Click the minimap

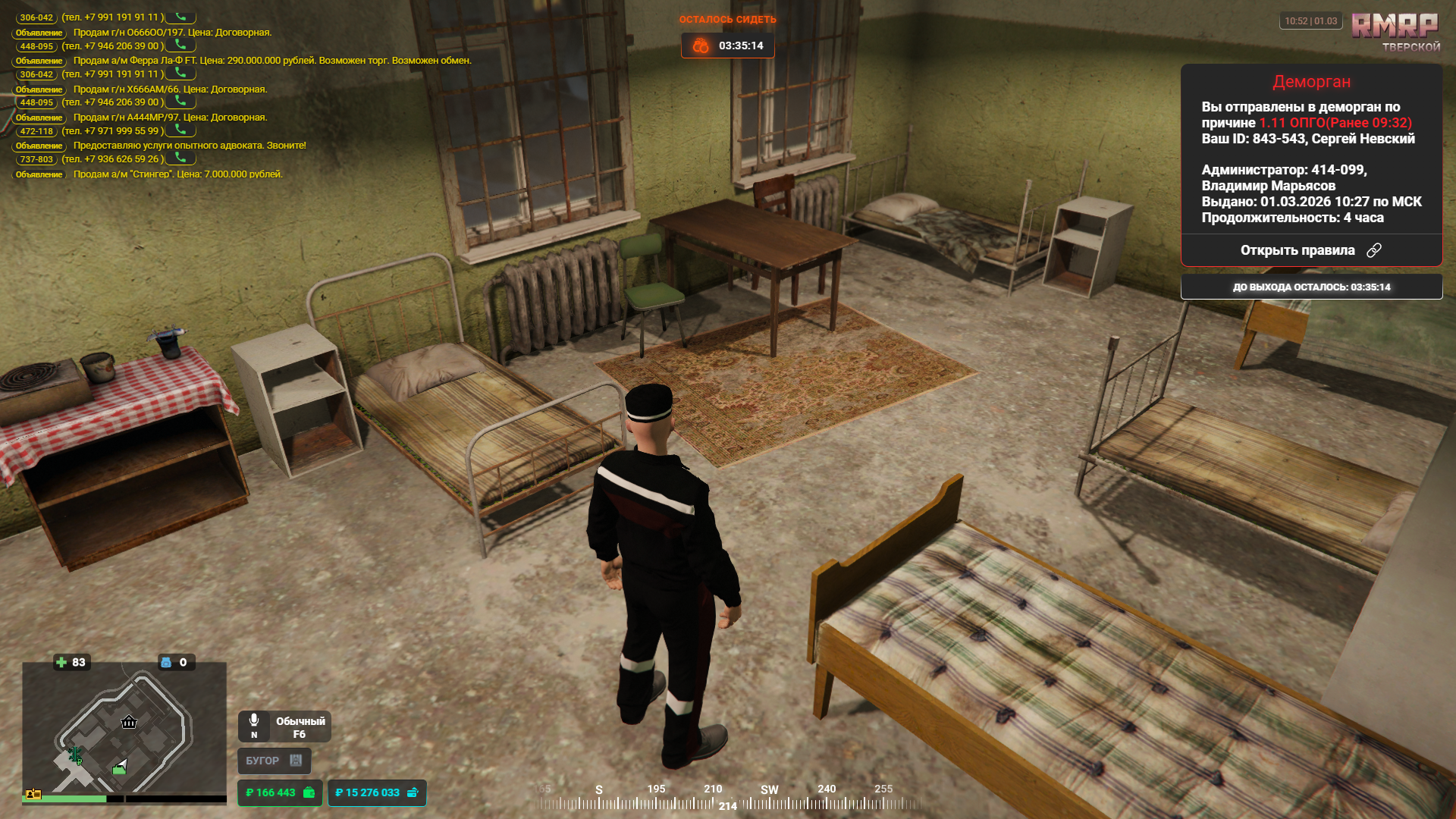coord(124,728)
